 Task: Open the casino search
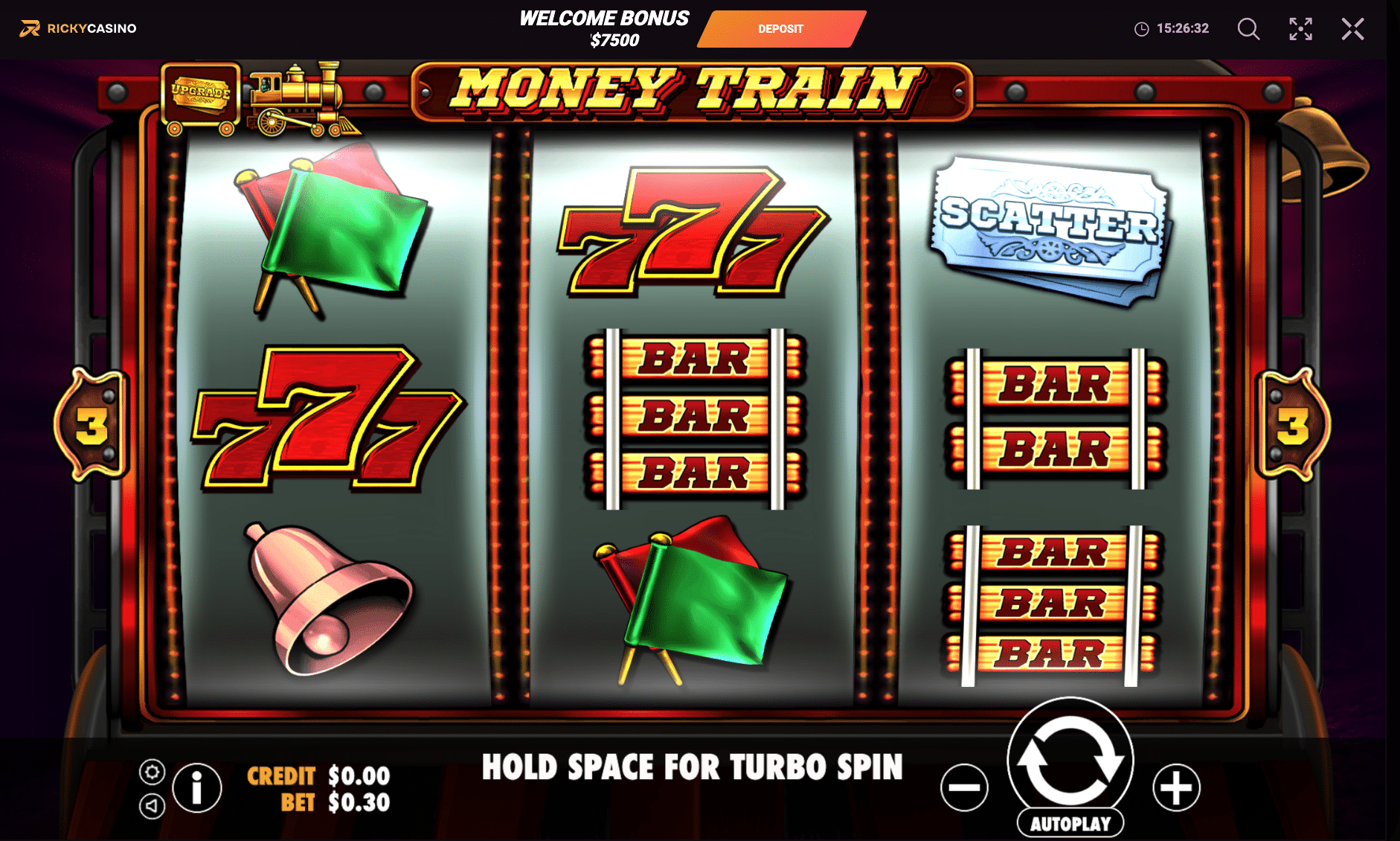1248,29
